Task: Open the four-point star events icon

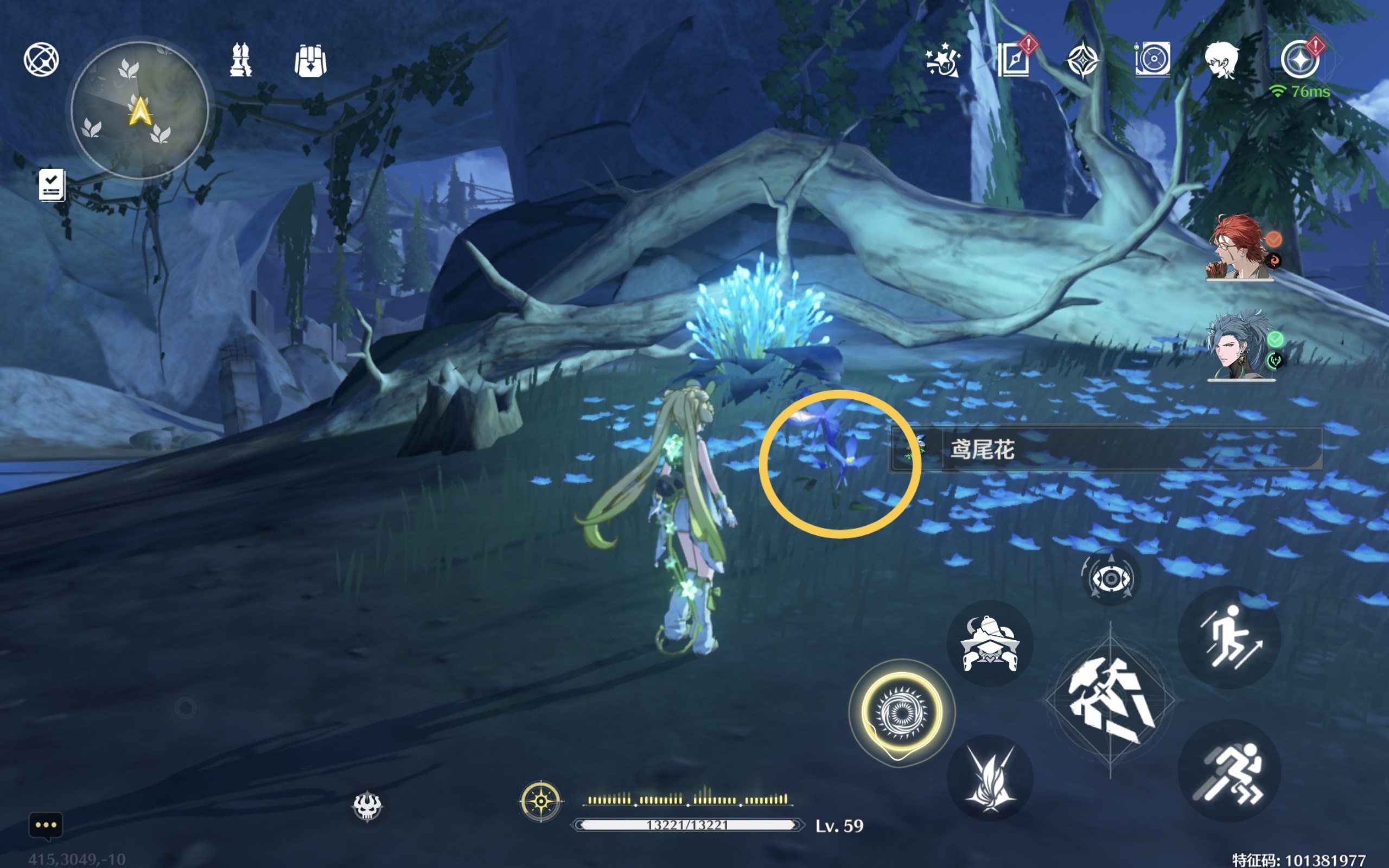Action: (x=1082, y=60)
